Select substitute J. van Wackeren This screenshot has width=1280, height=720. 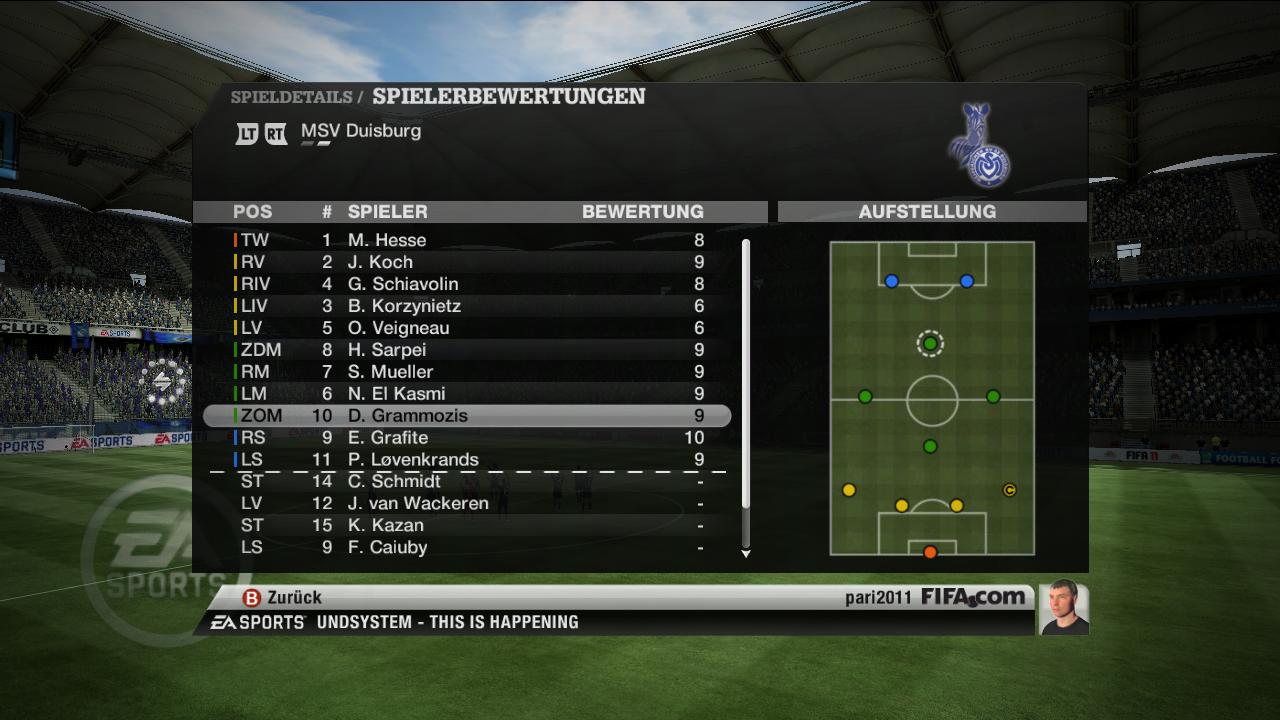point(467,504)
